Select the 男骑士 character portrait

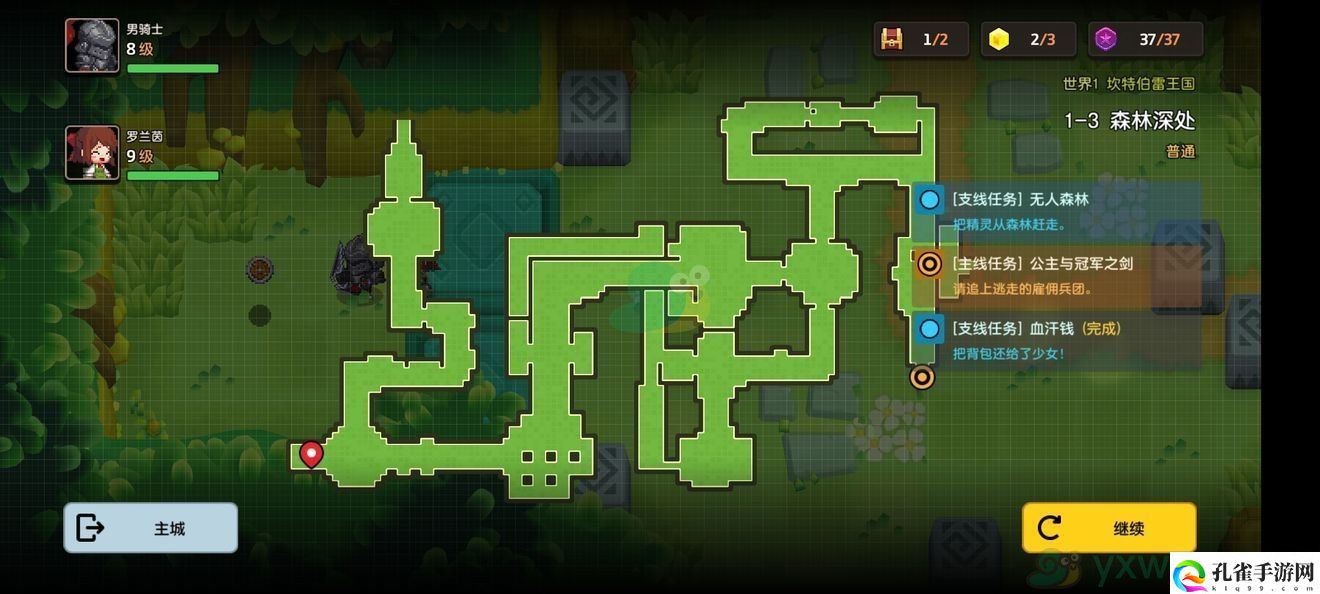(92, 46)
